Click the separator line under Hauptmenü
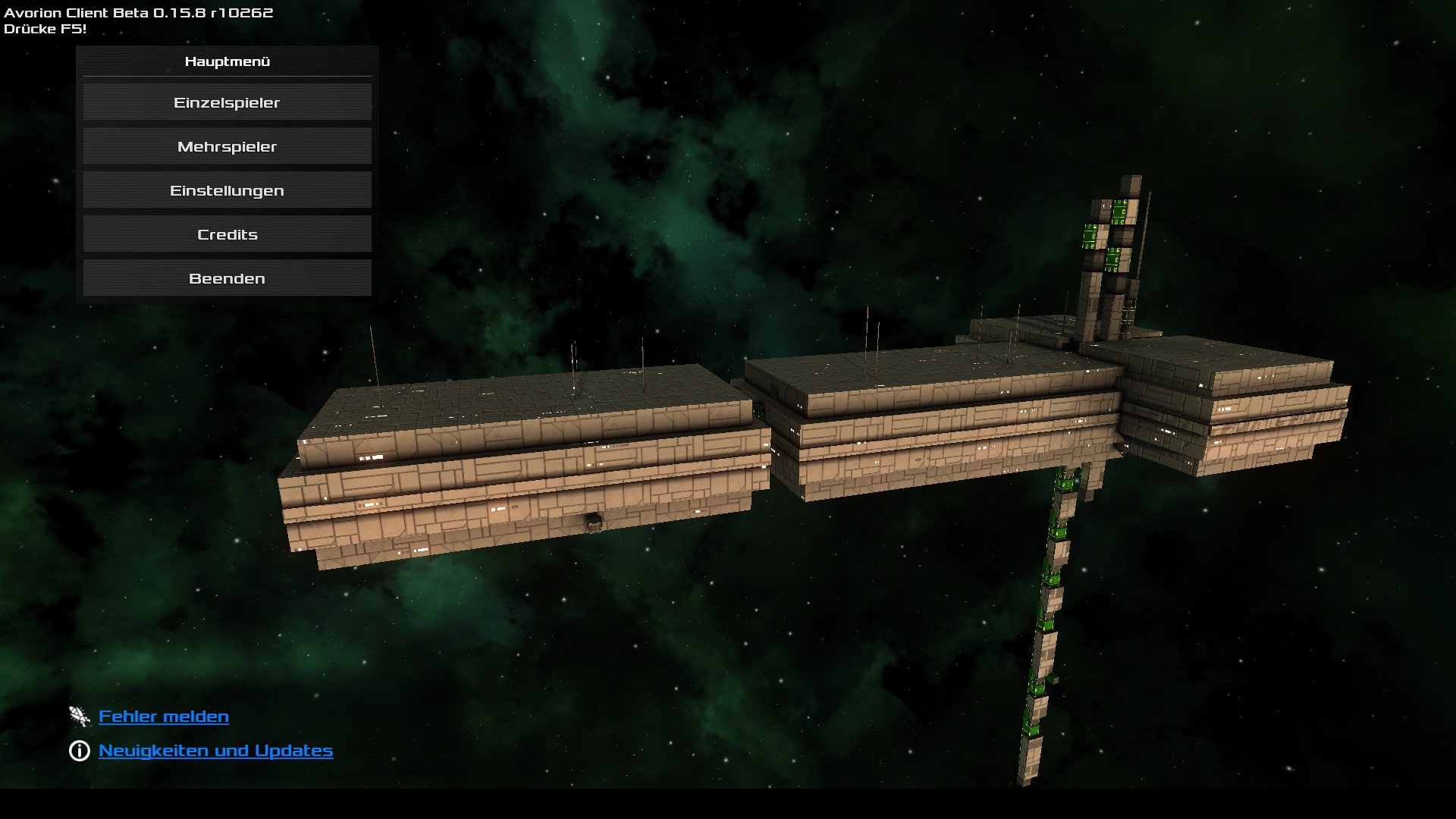The height and width of the screenshot is (819, 1456). pyautogui.click(x=225, y=77)
